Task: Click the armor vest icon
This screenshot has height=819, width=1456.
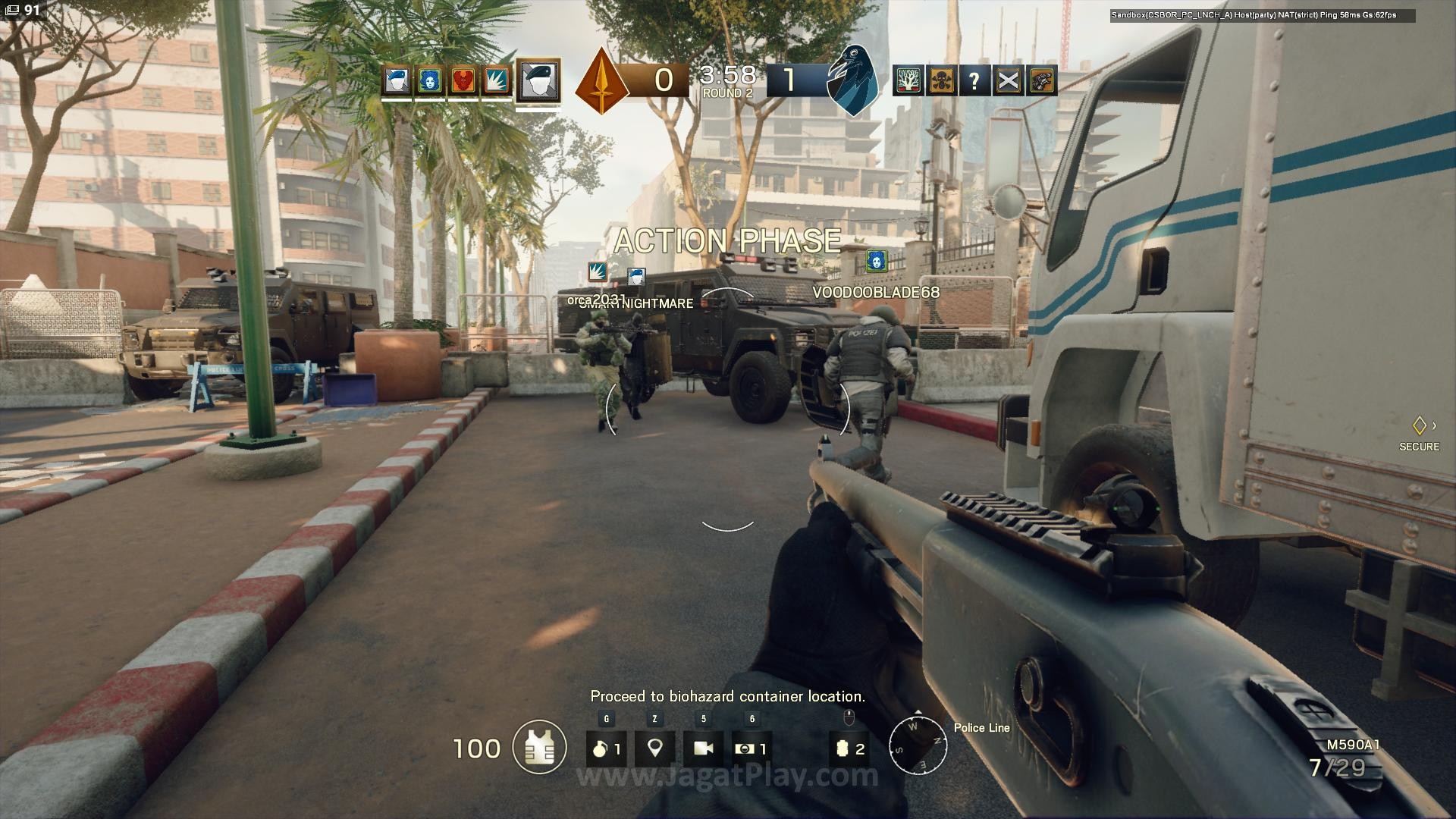Action: tap(539, 748)
